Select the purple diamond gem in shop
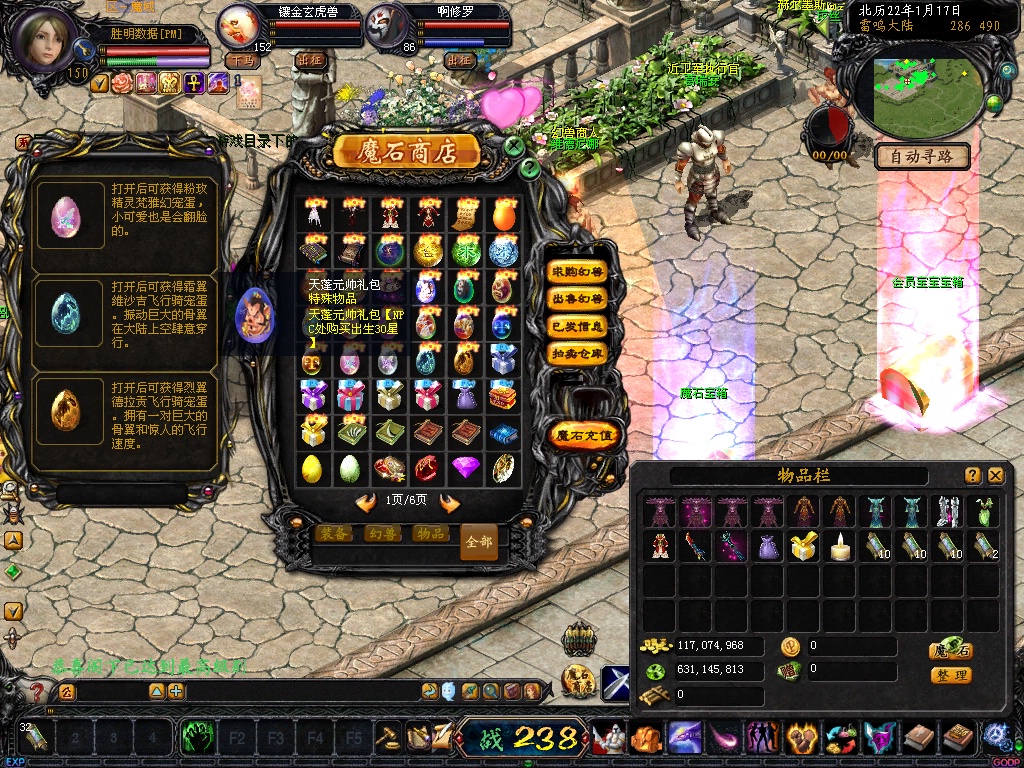This screenshot has width=1024, height=768. point(465,467)
